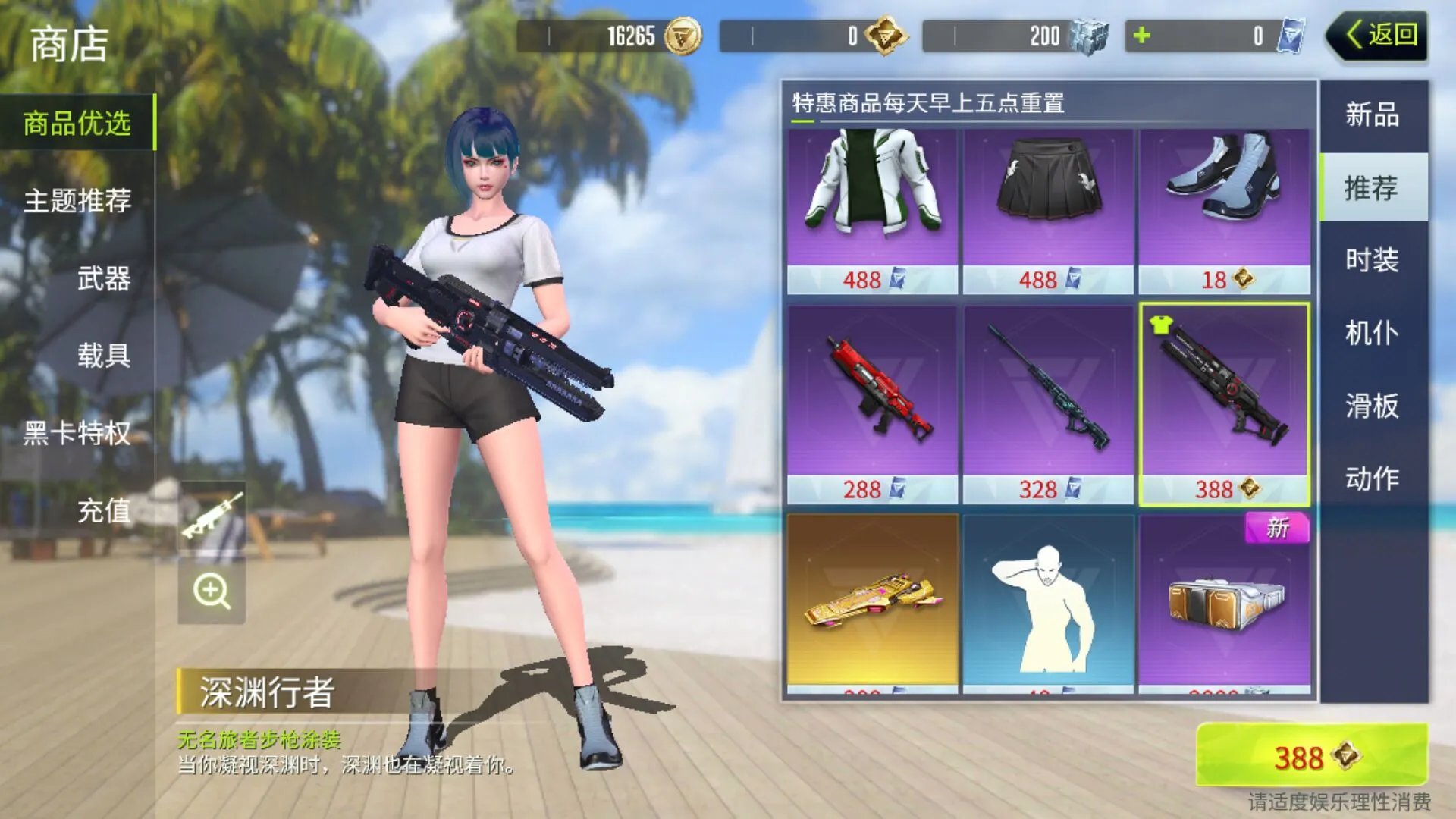Choose the black pleated skirt item
This screenshot has width=1456, height=819.
[1048, 197]
